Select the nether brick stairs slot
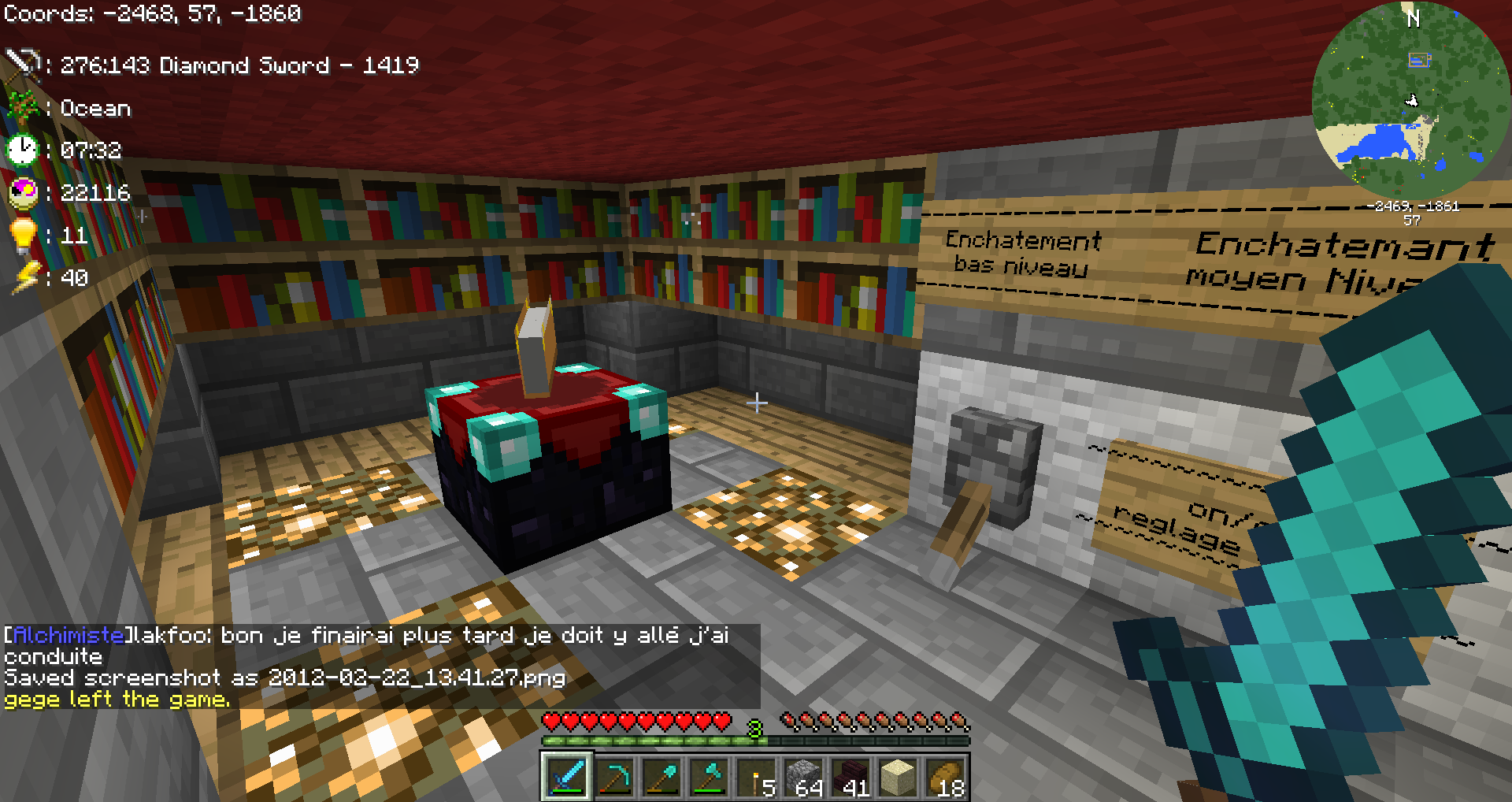This screenshot has height=802, width=1512. click(x=850, y=777)
